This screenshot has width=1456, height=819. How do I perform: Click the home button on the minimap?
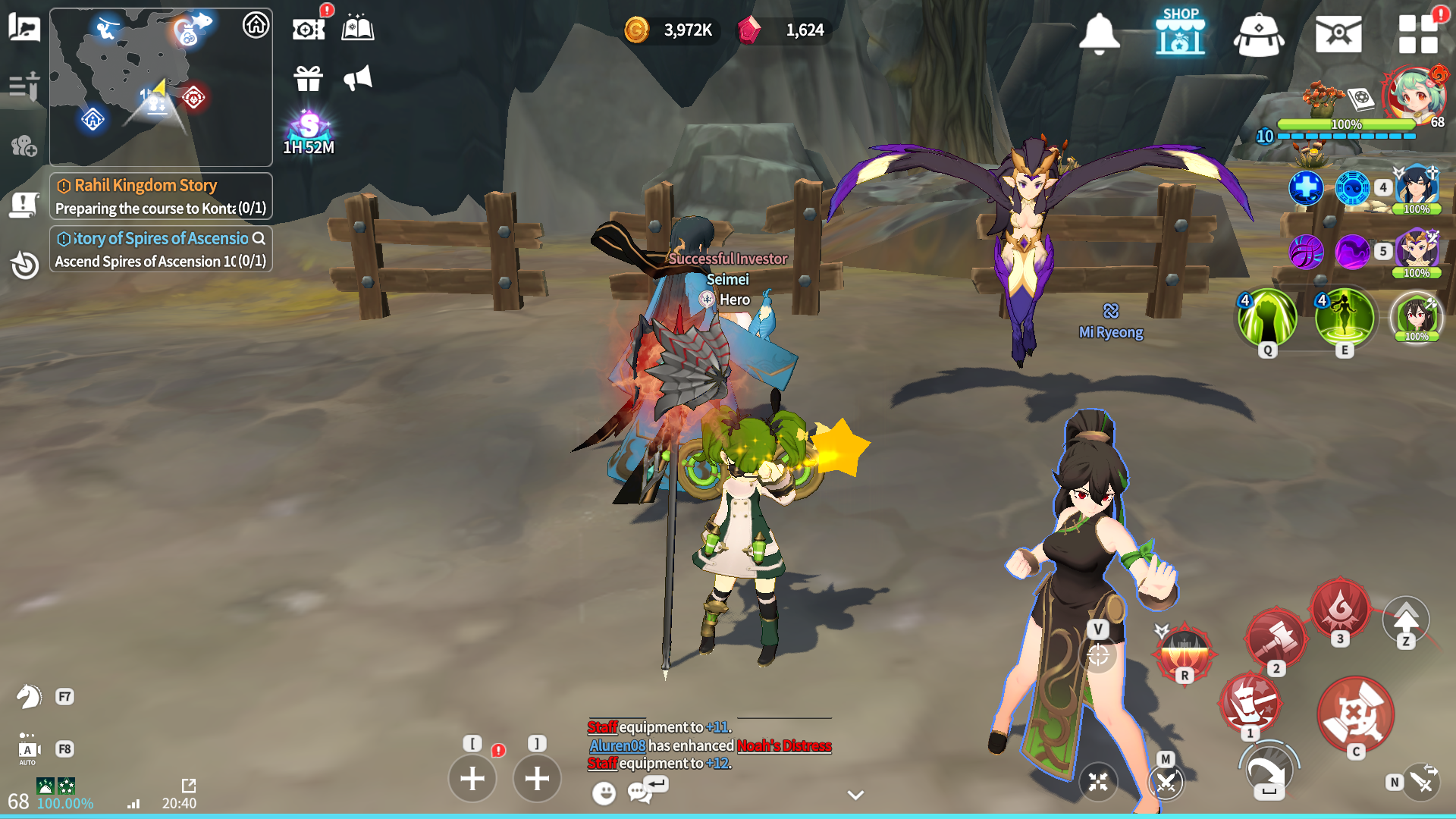[256, 25]
